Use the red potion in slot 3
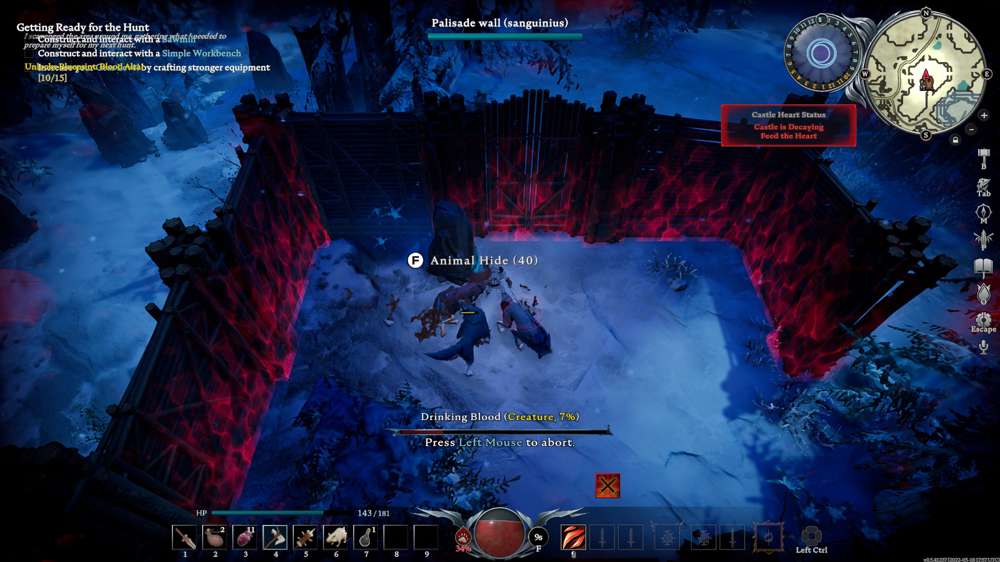The image size is (1000, 562). pyautogui.click(x=245, y=538)
